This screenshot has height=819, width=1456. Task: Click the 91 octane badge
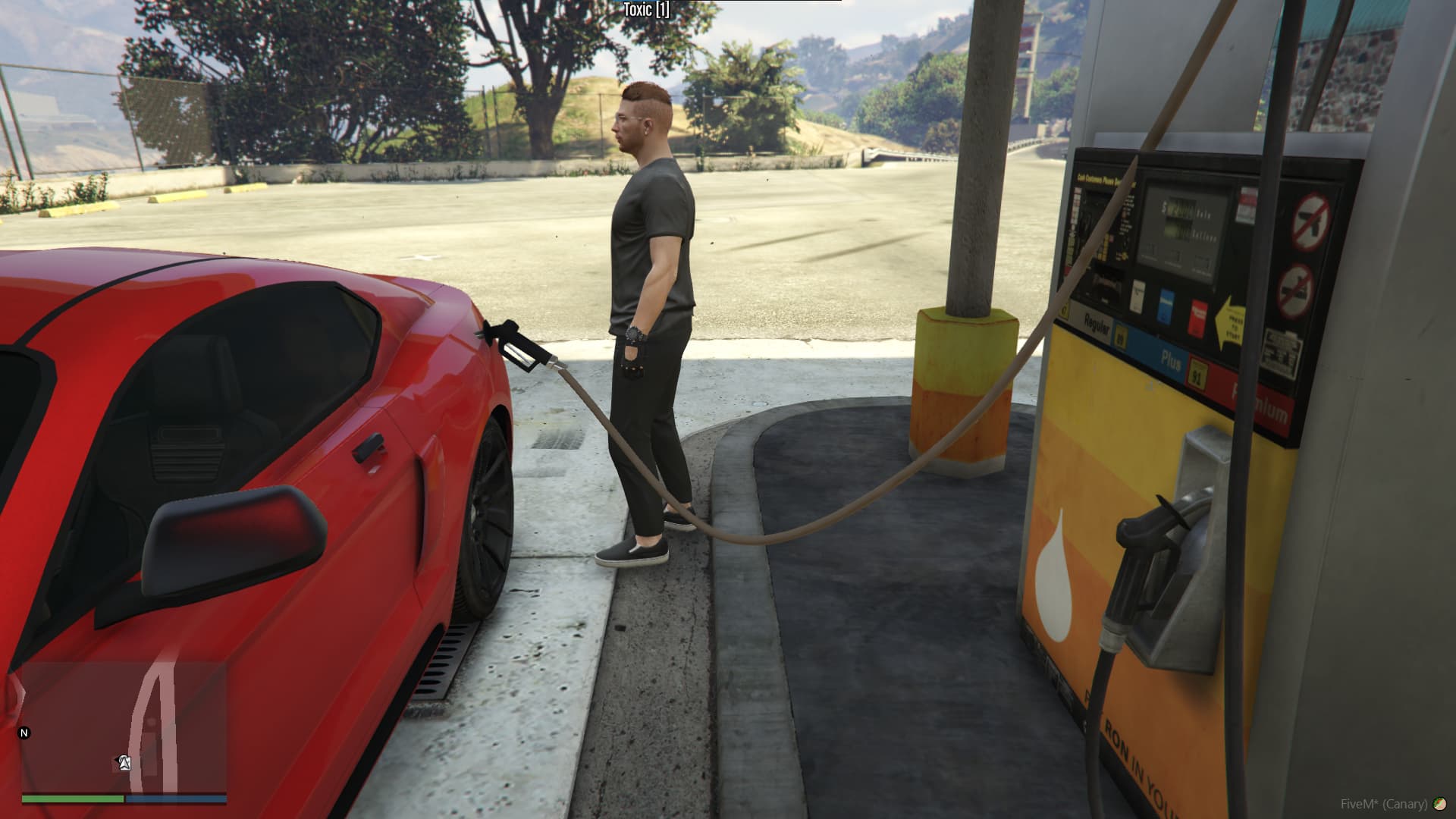1197,373
